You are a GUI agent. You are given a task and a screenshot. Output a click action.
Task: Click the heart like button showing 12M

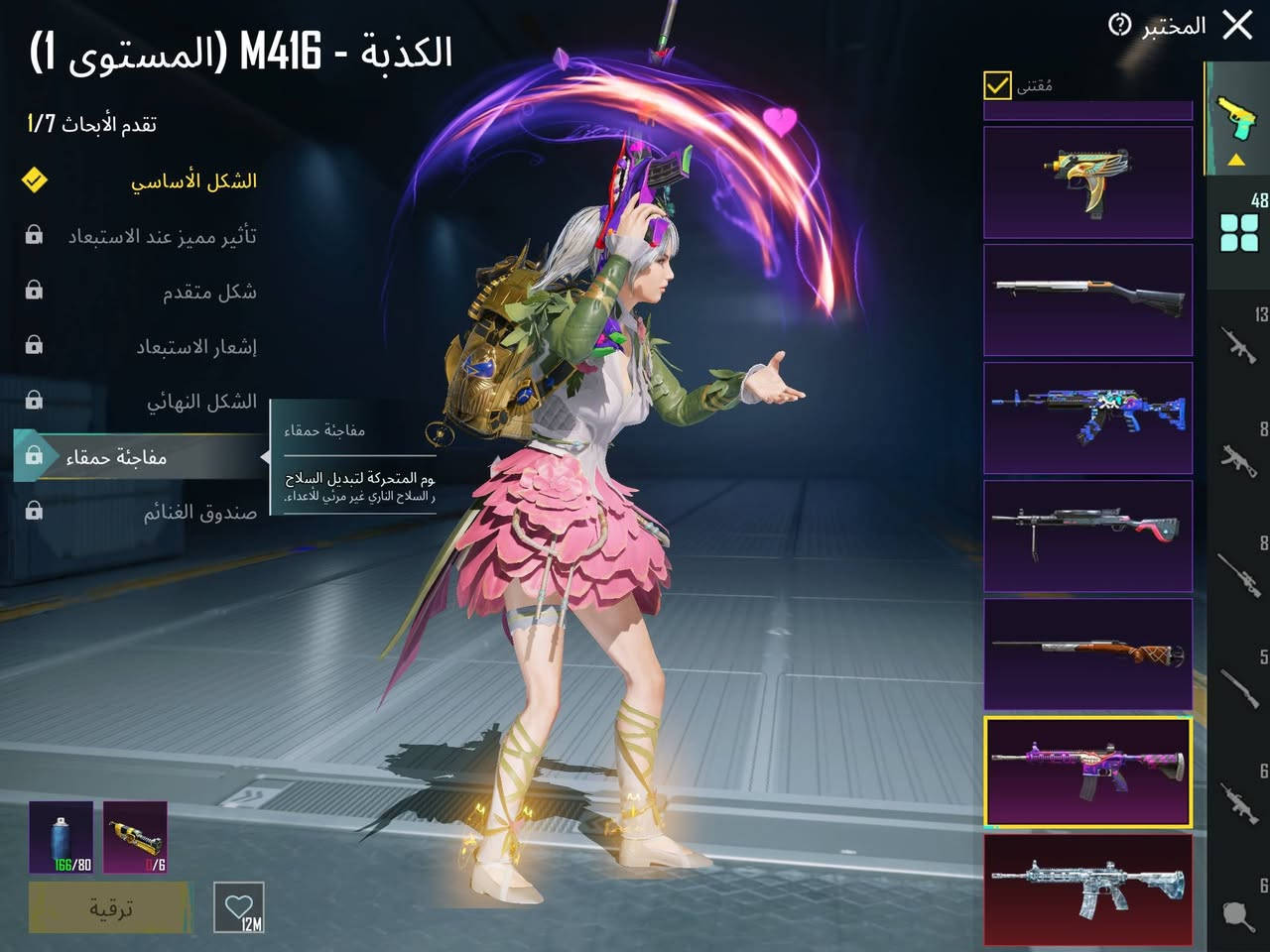click(x=238, y=908)
